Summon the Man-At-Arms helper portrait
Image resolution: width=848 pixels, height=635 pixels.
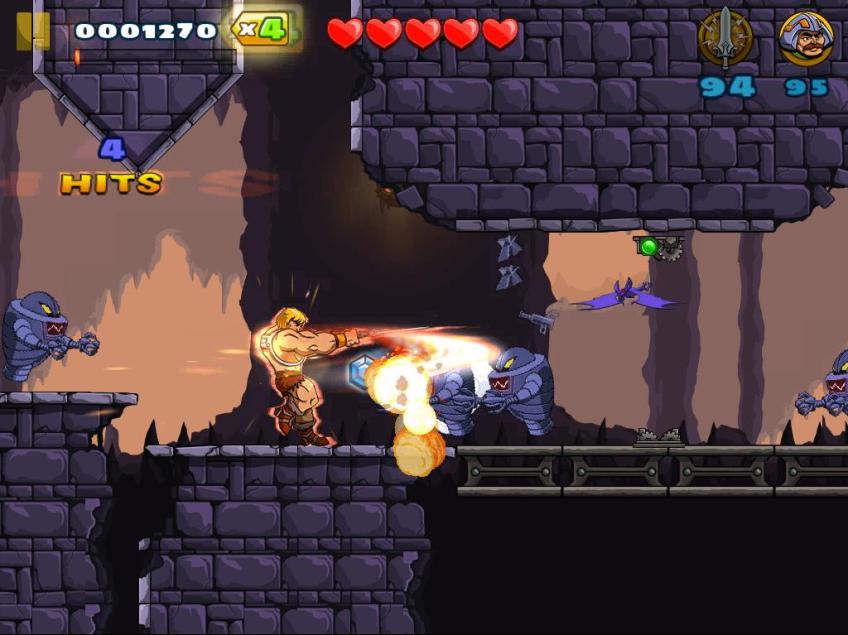point(805,39)
